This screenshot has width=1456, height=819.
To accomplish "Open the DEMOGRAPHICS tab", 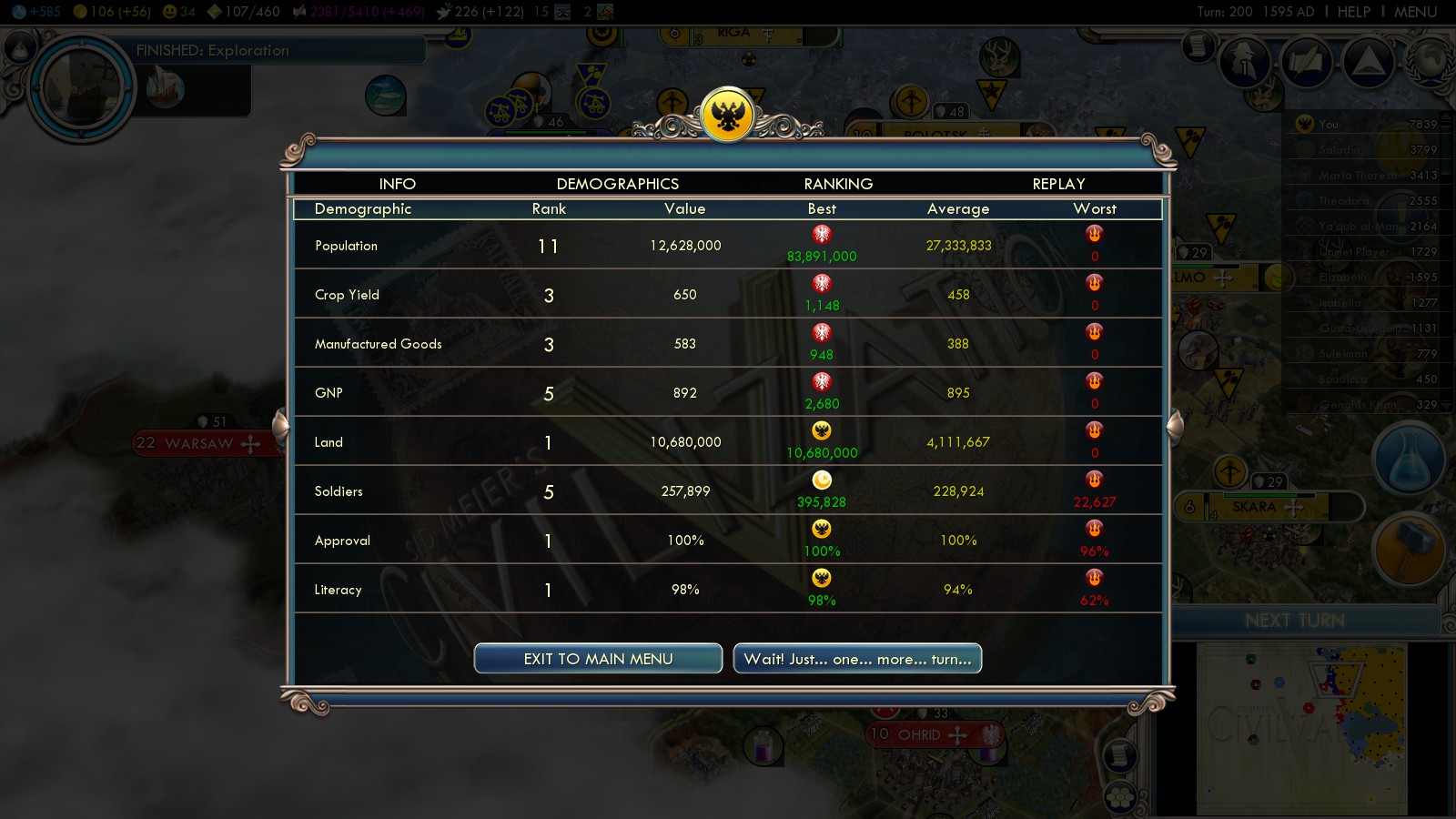I will pyautogui.click(x=617, y=184).
